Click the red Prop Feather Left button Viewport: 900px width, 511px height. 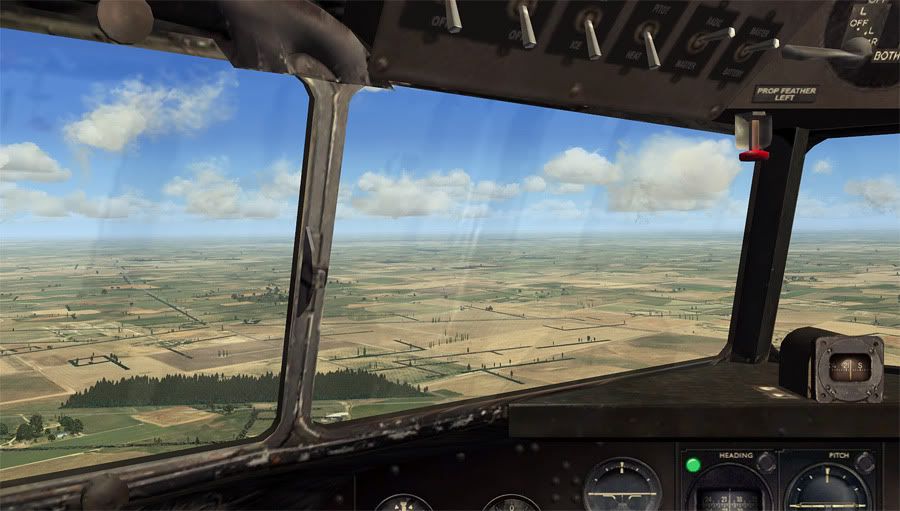tap(754, 153)
